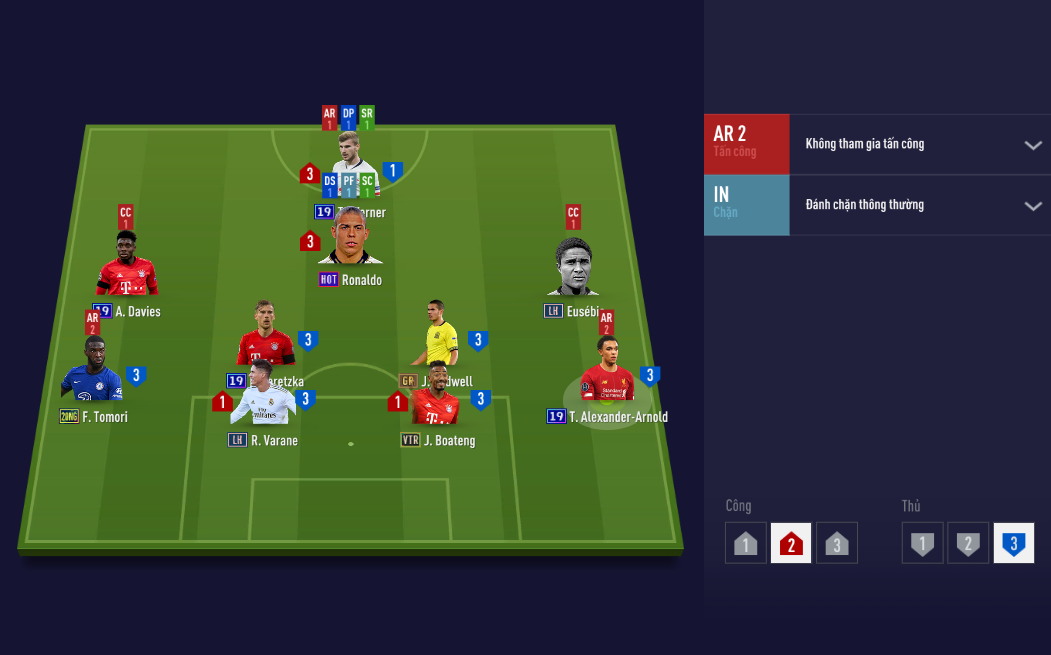Select Eusébio on the right wing
This screenshot has width=1051, height=655.
[x=575, y=270]
